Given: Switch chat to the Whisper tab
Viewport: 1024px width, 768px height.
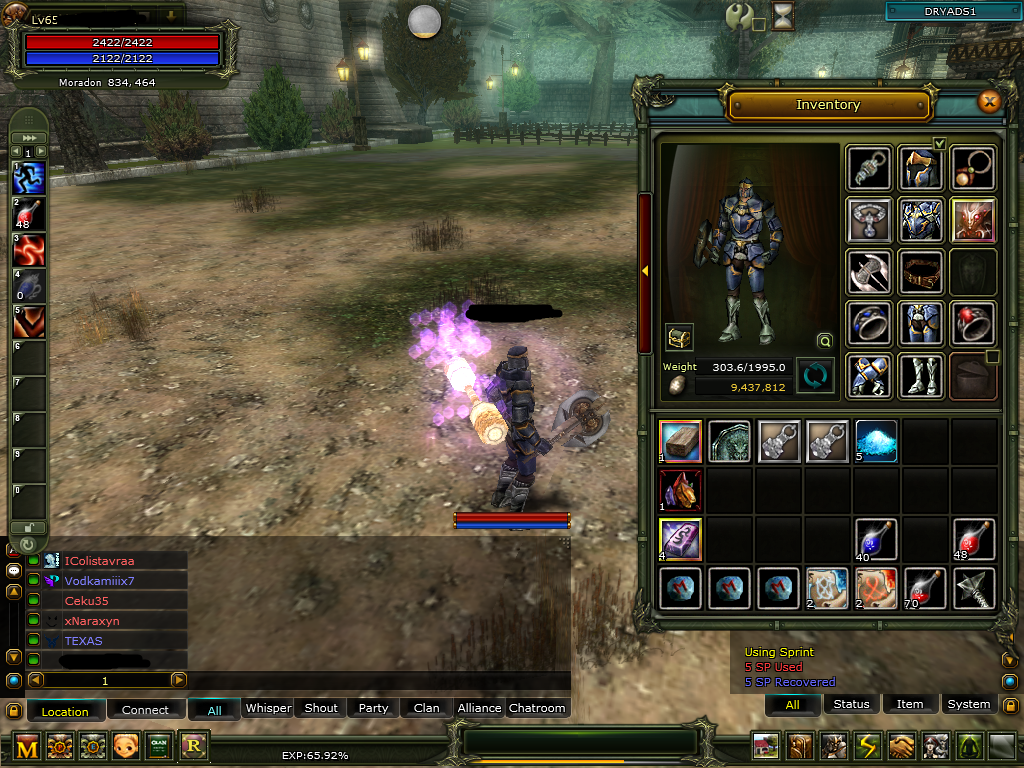Looking at the screenshot, I should coord(268,708).
